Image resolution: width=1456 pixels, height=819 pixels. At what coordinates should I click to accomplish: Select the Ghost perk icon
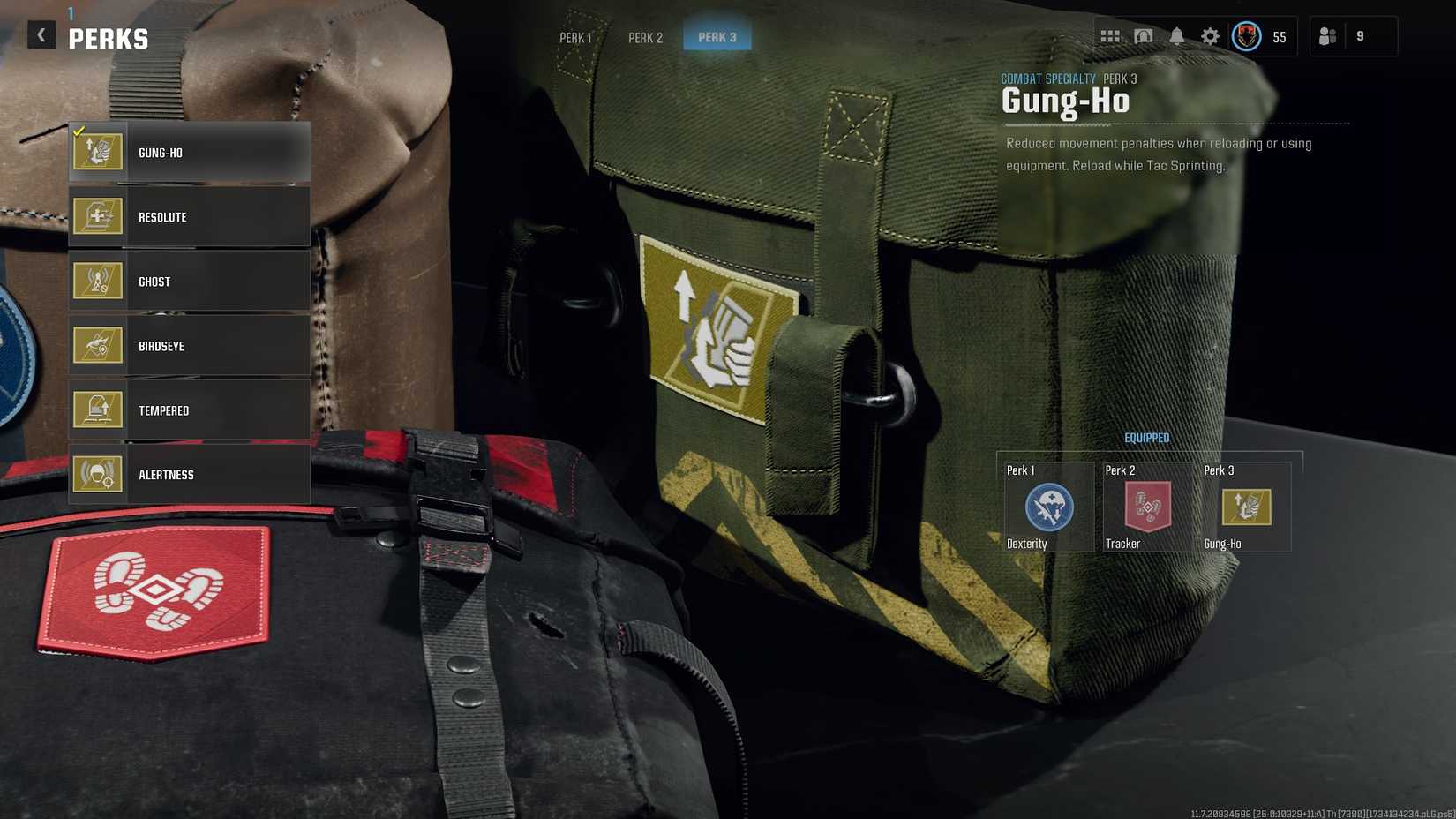(98, 281)
